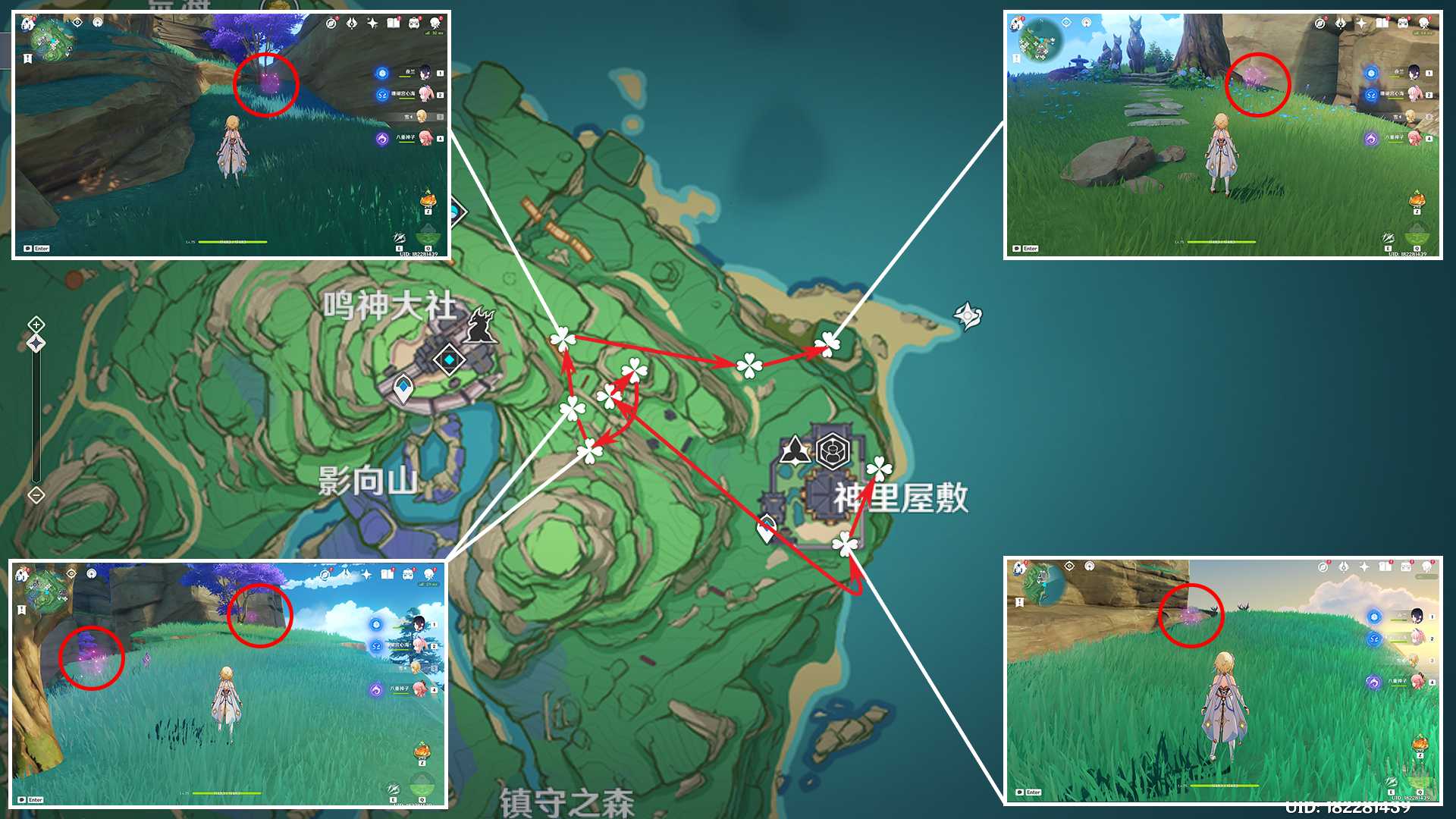Click the zoom-in plus on the map slider
1456x819 pixels.
pyautogui.click(x=36, y=325)
